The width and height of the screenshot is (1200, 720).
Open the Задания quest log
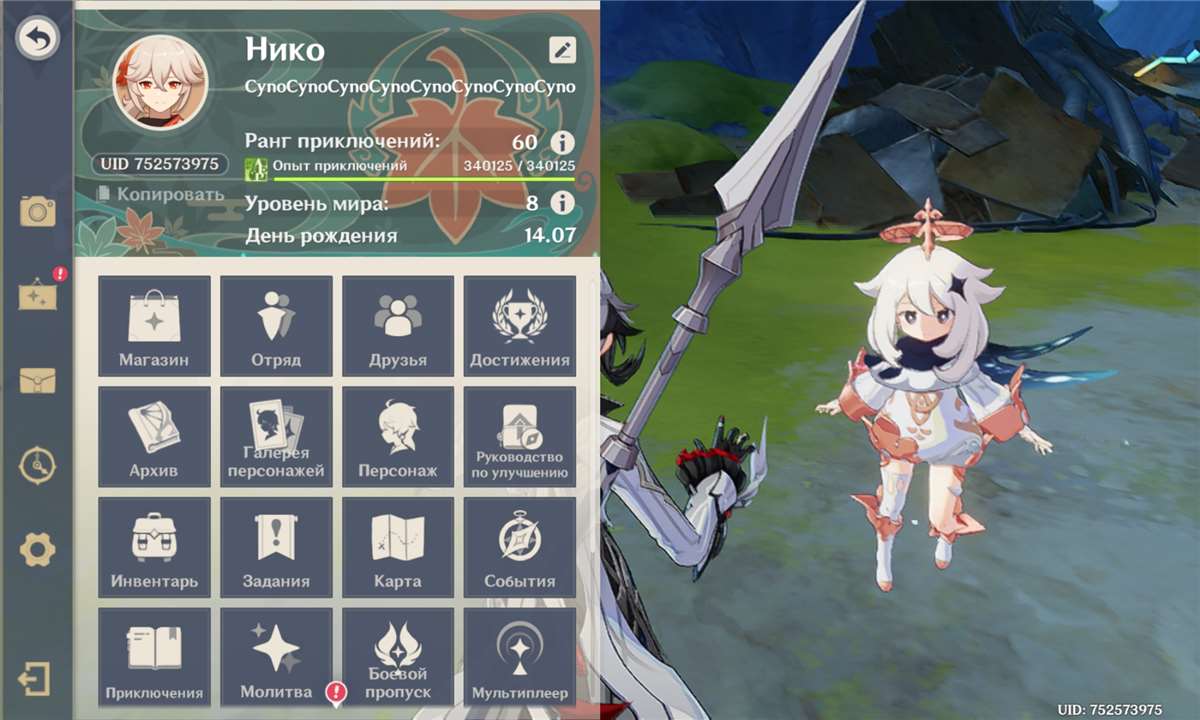[276, 548]
